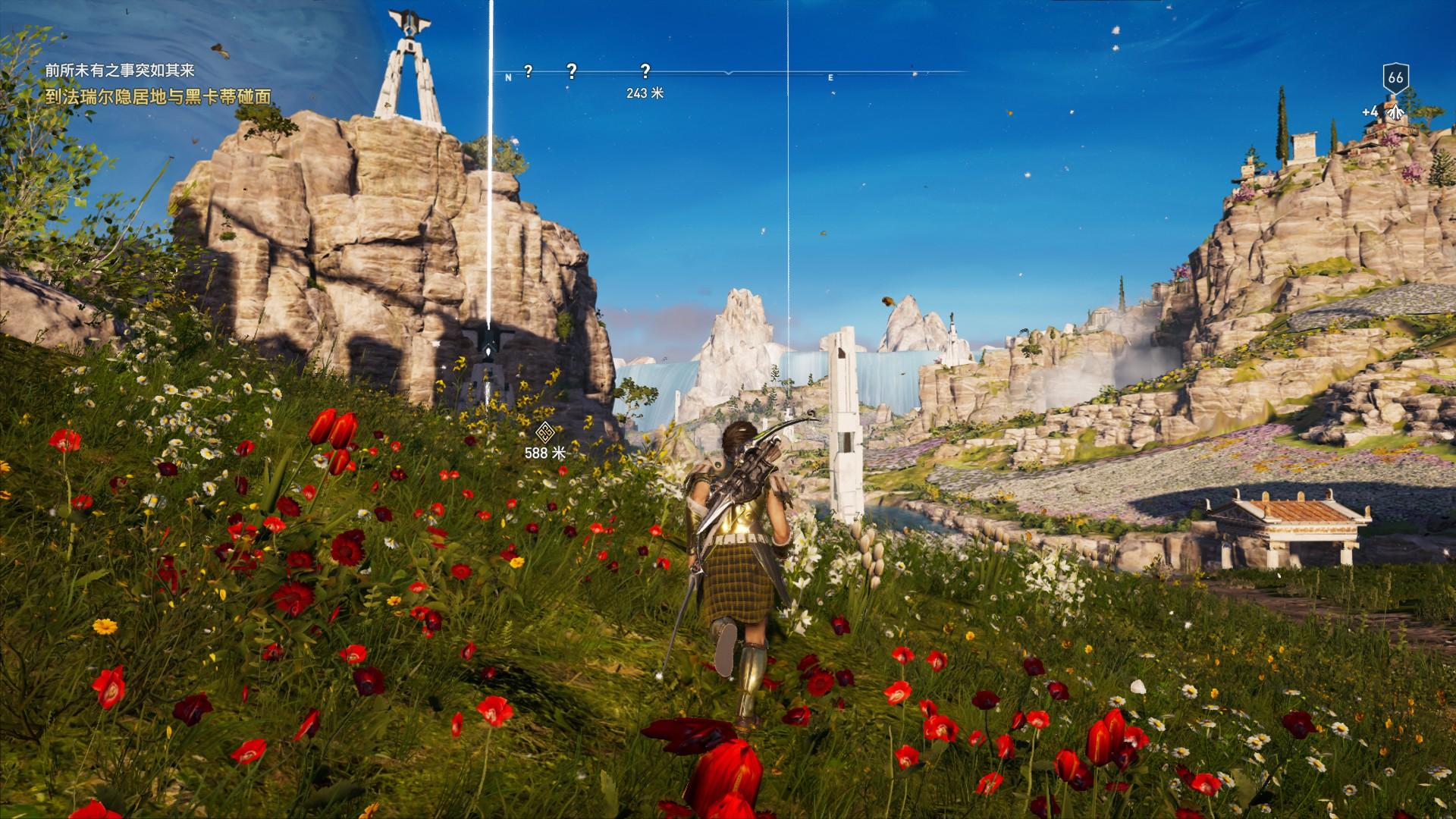Click the compass bar heading strip
The width and height of the screenshot is (1456, 819).
point(728,73)
